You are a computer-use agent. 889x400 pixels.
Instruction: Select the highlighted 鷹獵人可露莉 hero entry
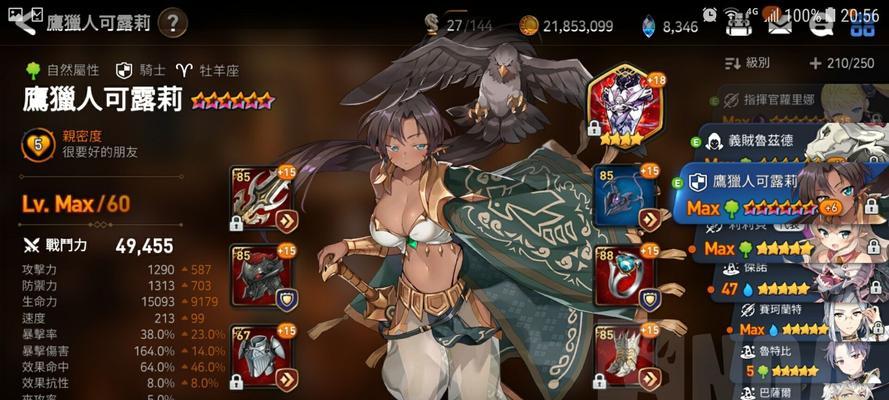[760, 193]
